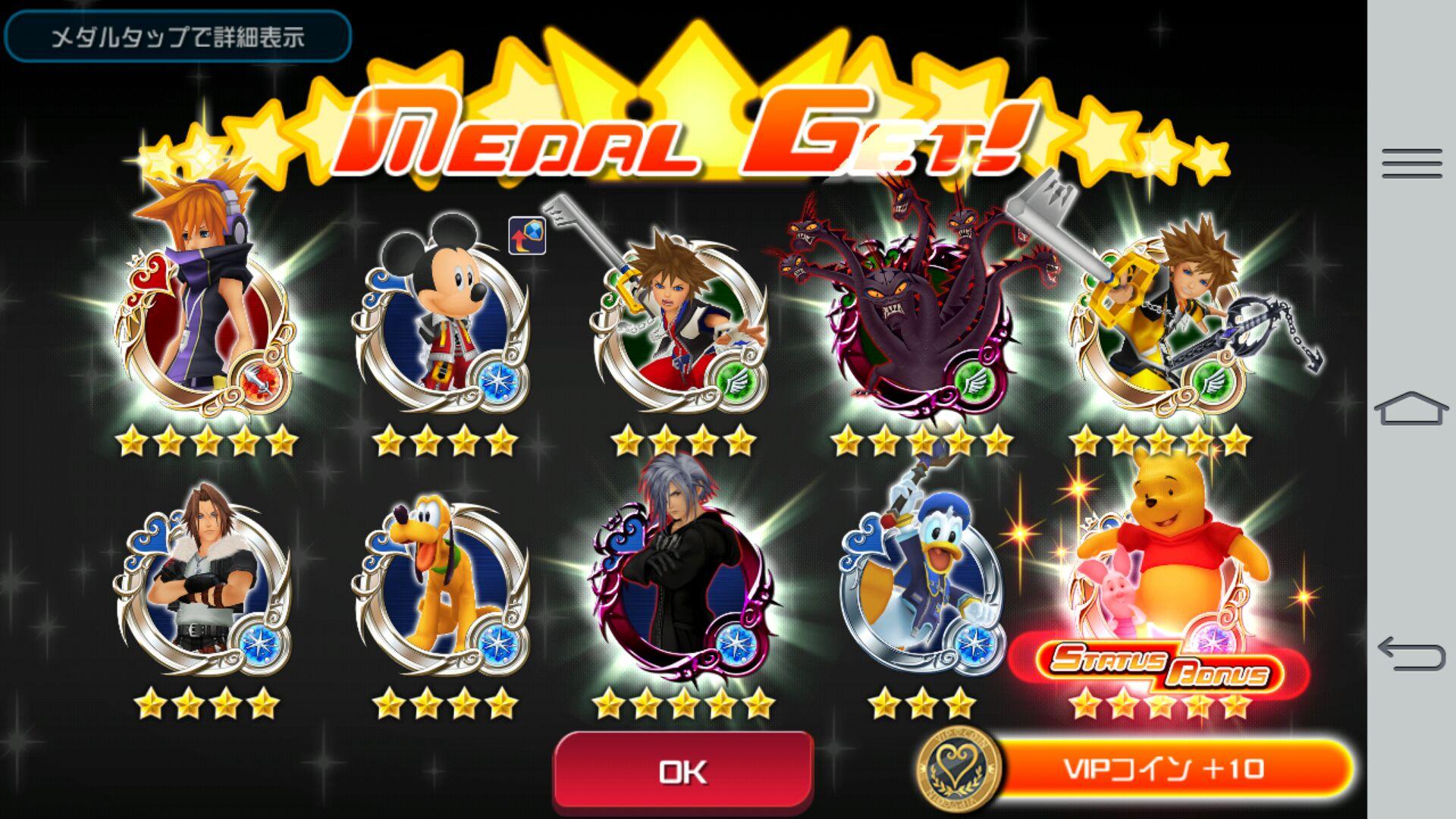The height and width of the screenshot is (819, 1456).
Task: Tap the Android back arrow
Action: [1411, 652]
